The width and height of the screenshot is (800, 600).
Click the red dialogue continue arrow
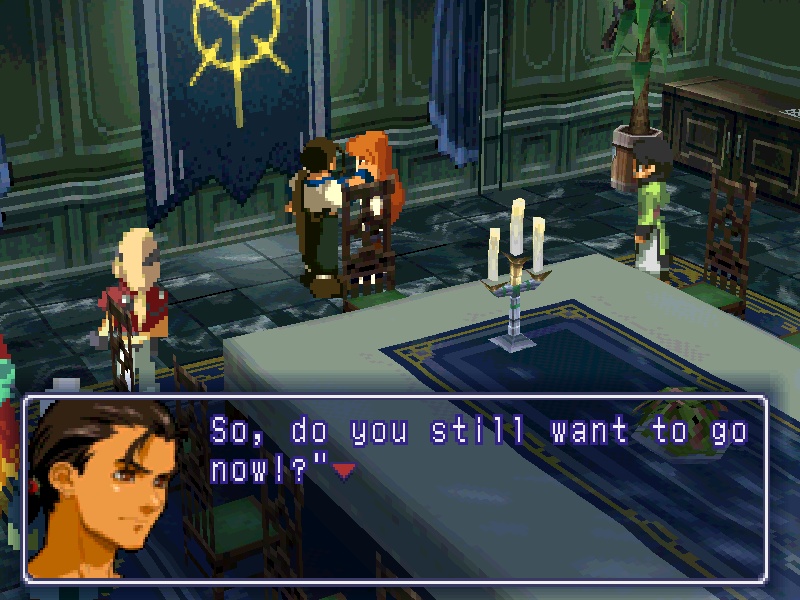(344, 470)
